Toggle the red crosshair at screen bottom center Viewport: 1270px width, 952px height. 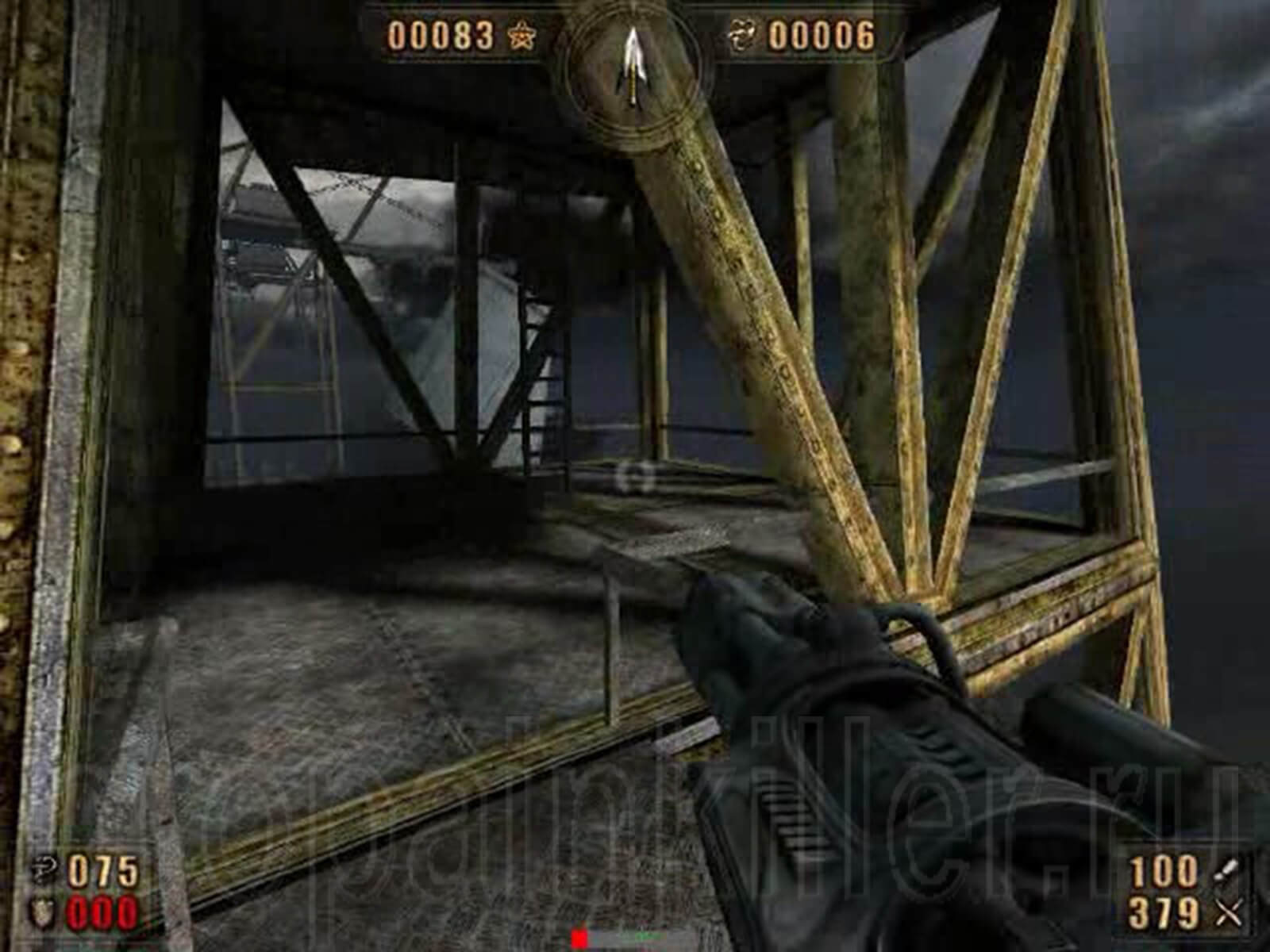coord(579,937)
